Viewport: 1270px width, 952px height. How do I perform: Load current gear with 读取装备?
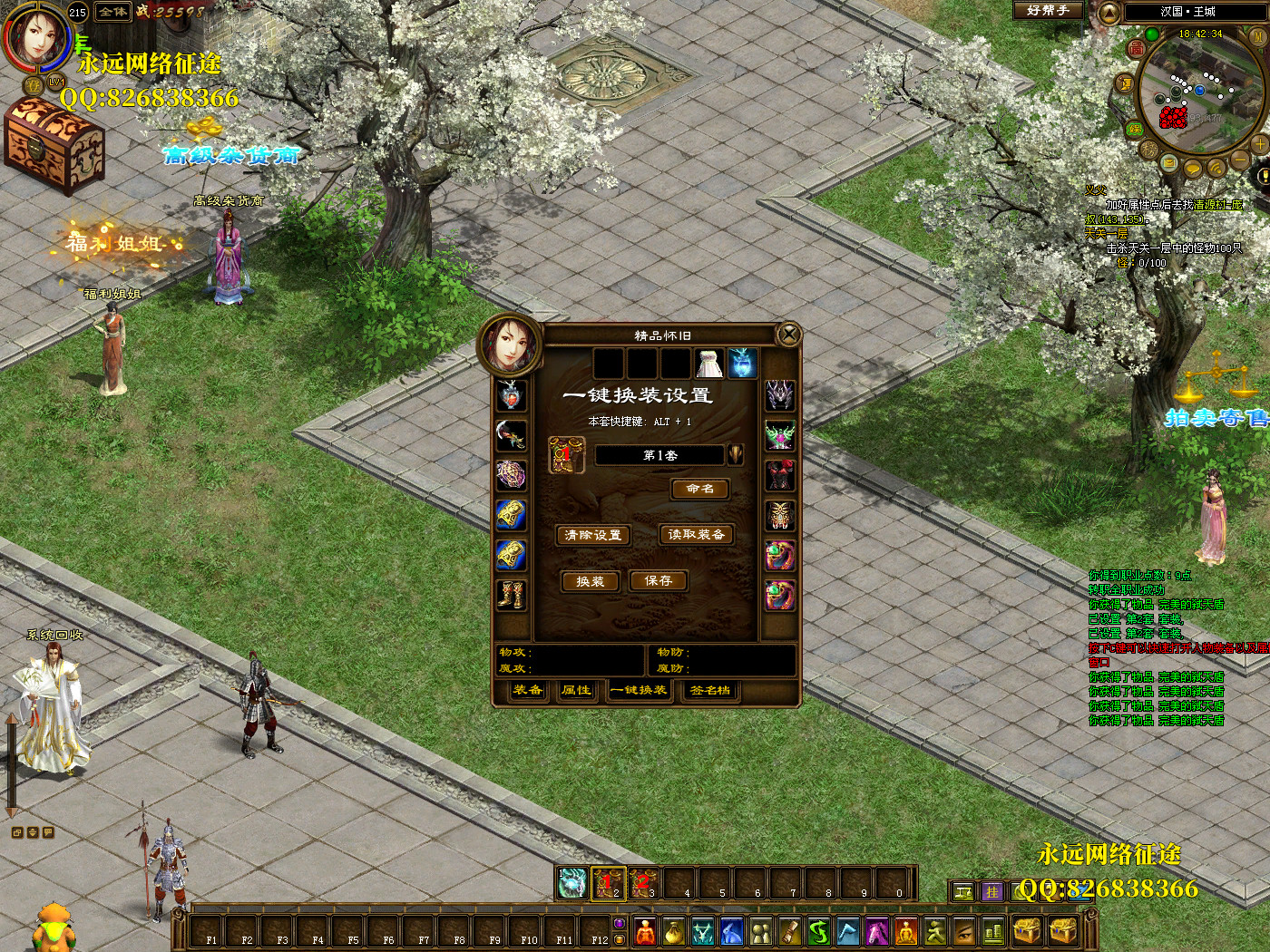pyautogui.click(x=696, y=535)
